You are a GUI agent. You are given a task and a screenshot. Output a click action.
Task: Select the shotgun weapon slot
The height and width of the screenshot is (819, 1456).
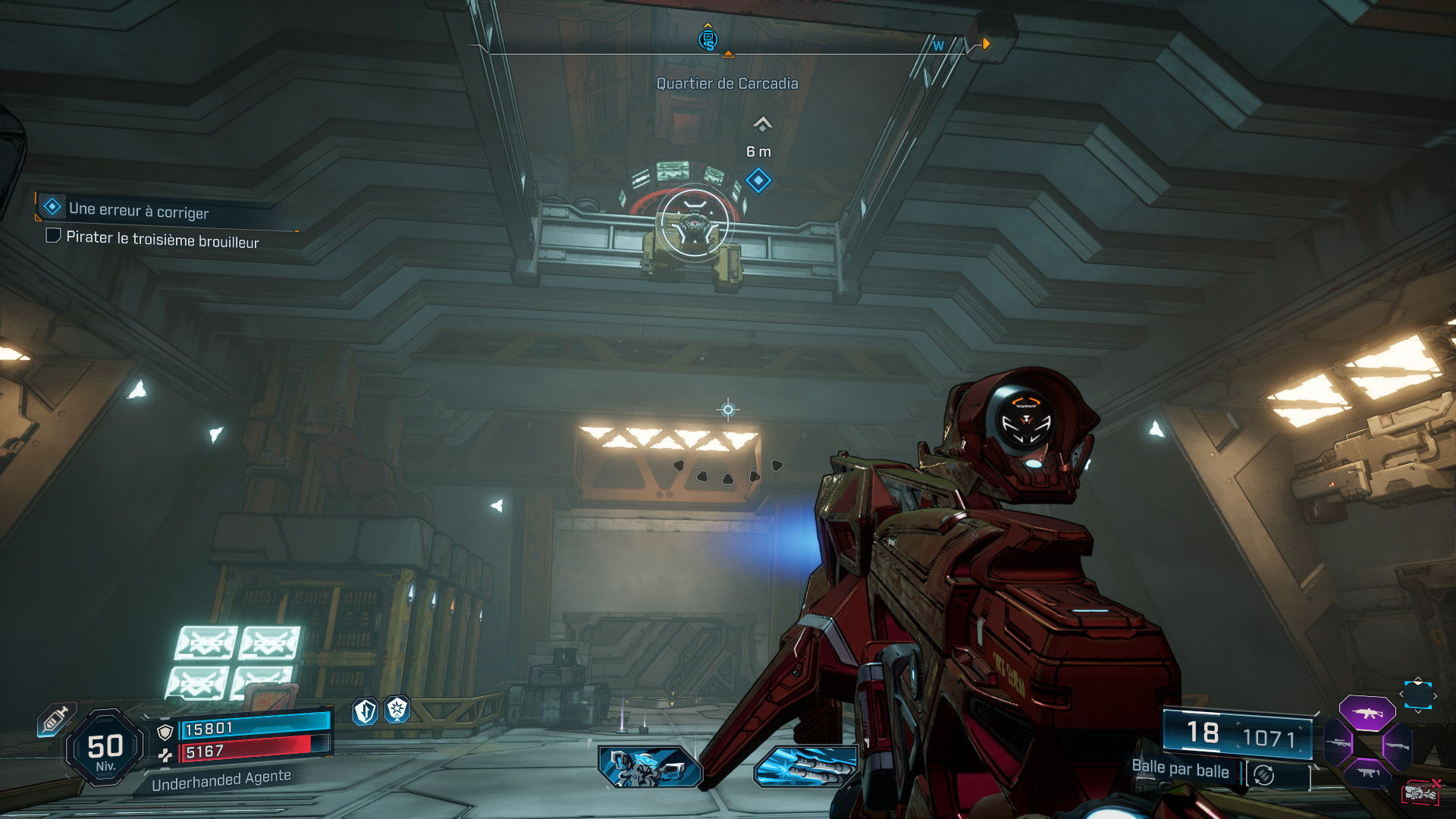pyautogui.click(x=1398, y=747)
